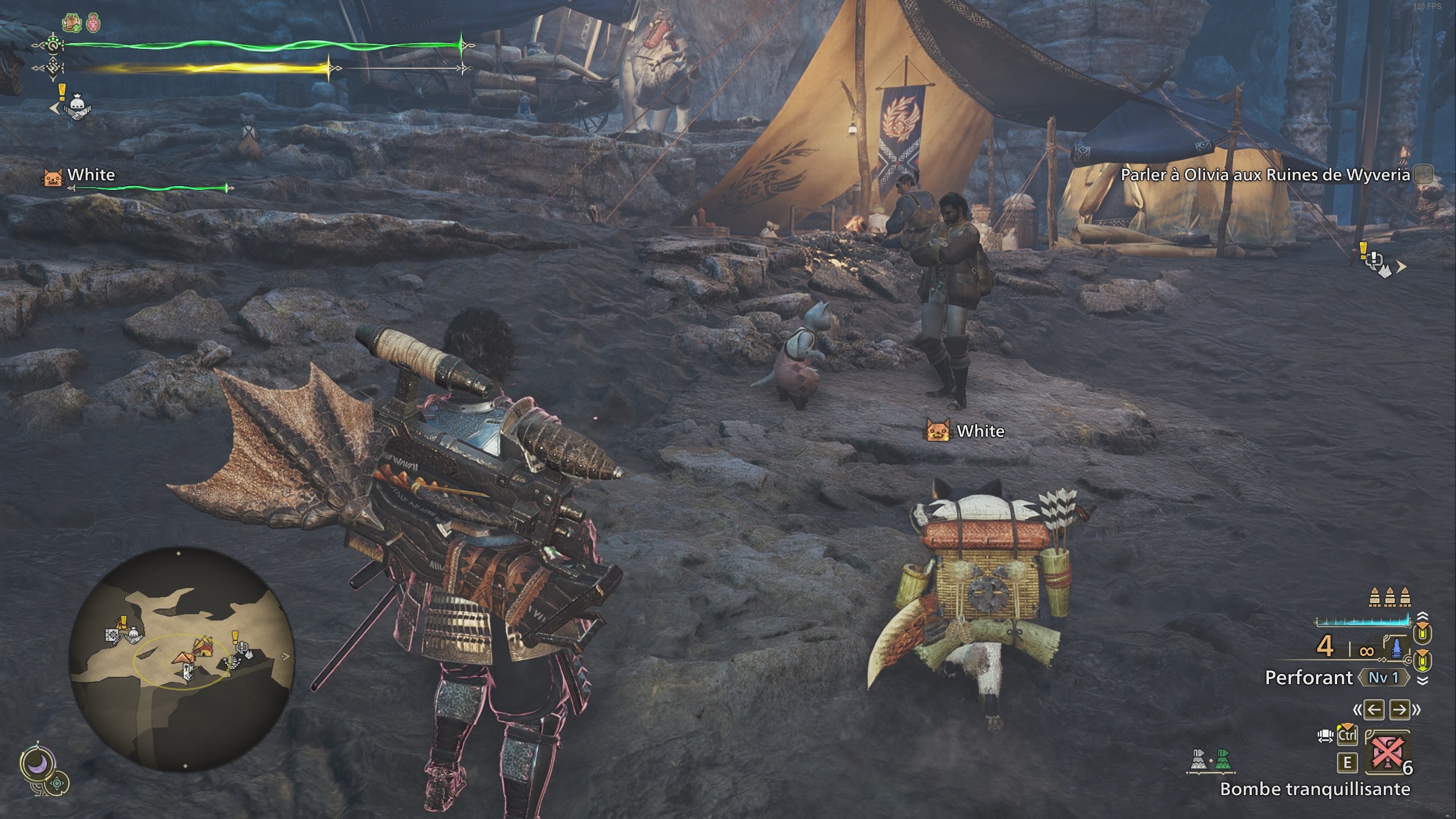Viewport: 1456px width, 819px height.
Task: Toggle the Ctrl slinger mode key
Action: (1348, 735)
